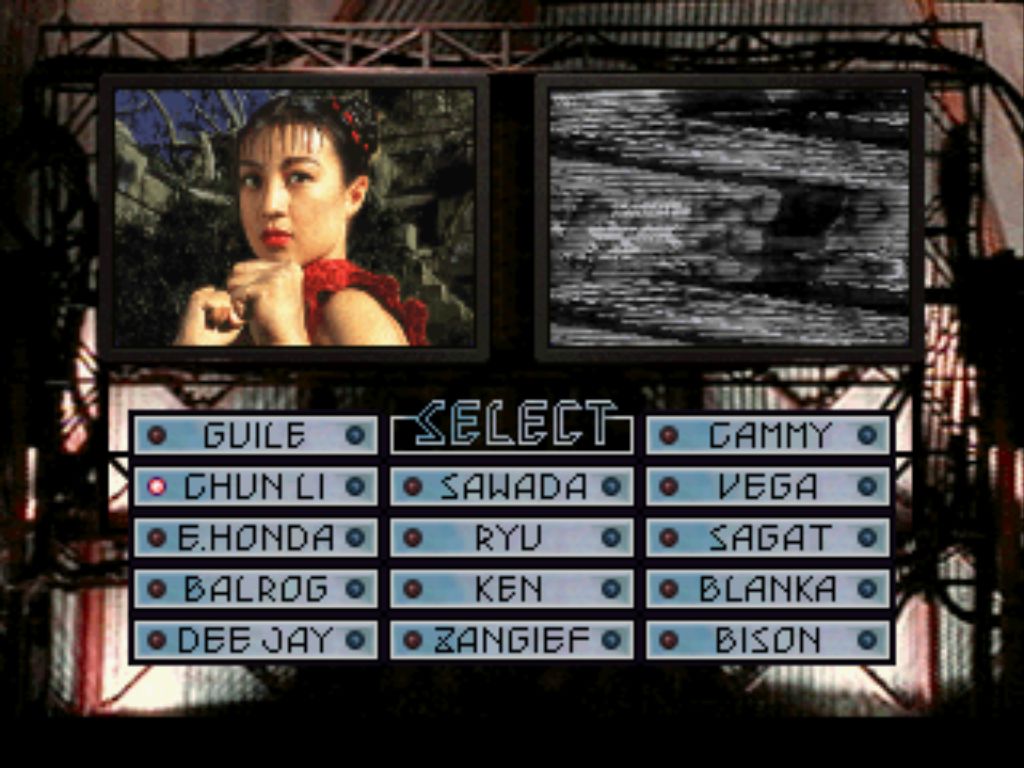The height and width of the screenshot is (768, 1024).
Task: Select the Balrog character entry
Action: click(x=255, y=589)
